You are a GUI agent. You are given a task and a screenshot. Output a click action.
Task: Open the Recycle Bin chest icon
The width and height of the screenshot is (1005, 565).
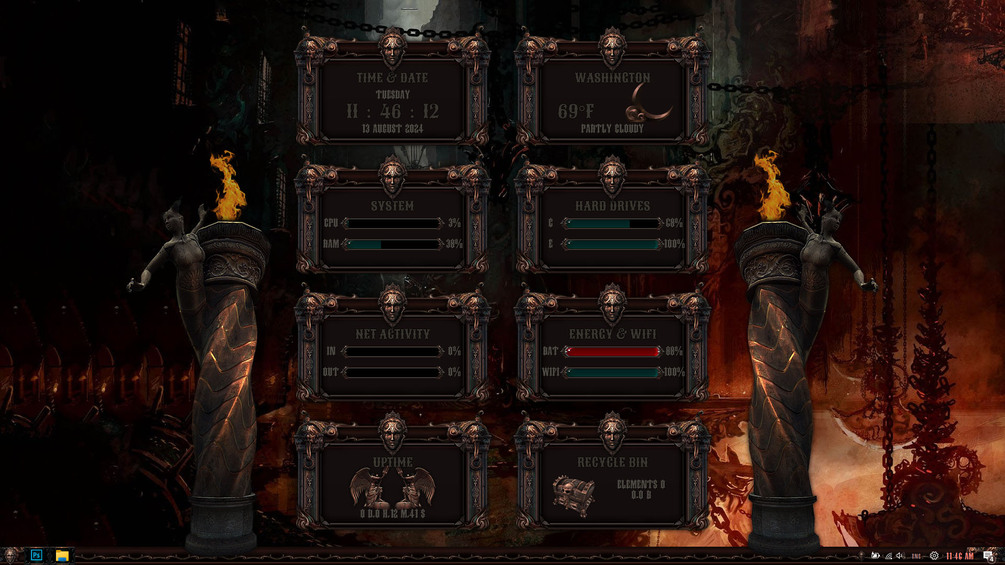coord(573,493)
